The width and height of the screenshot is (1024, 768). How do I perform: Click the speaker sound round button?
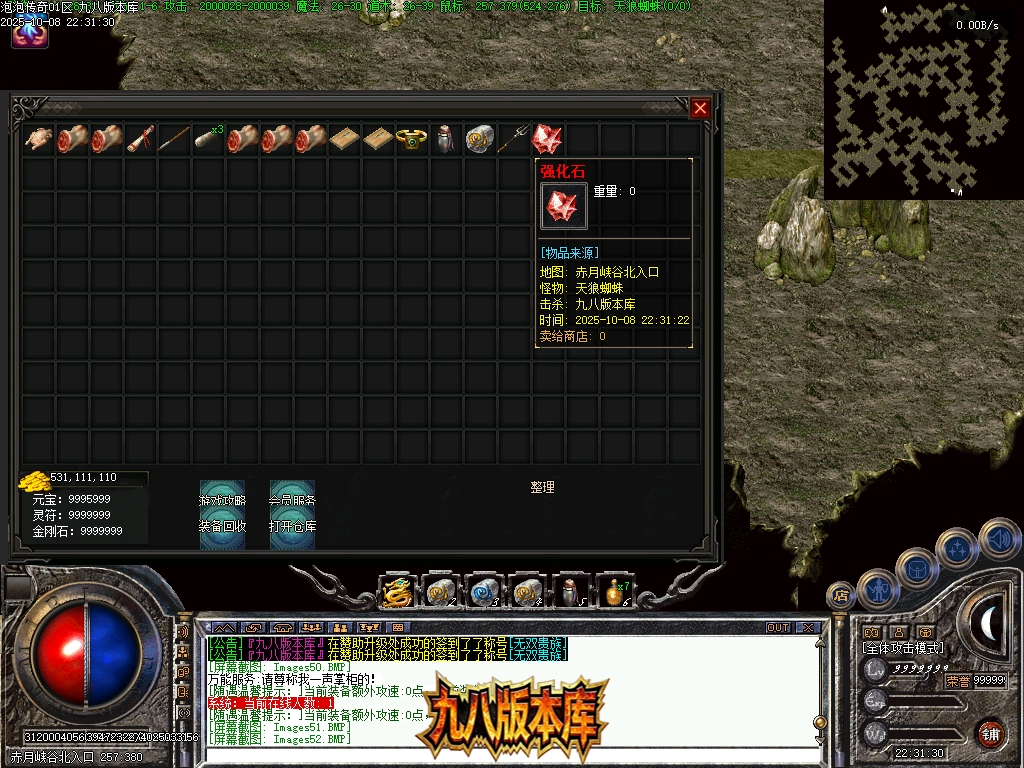click(998, 538)
